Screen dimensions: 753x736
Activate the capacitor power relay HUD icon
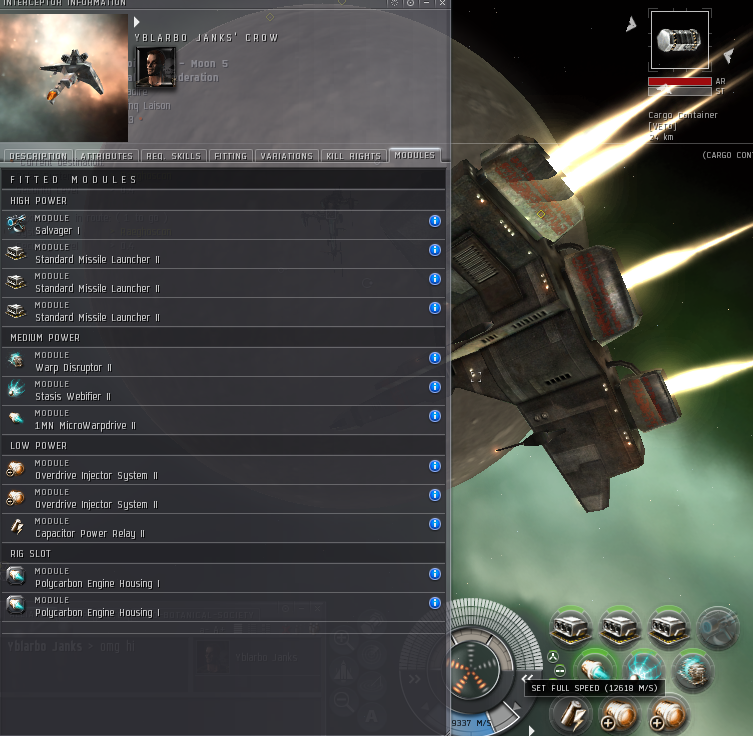[572, 714]
